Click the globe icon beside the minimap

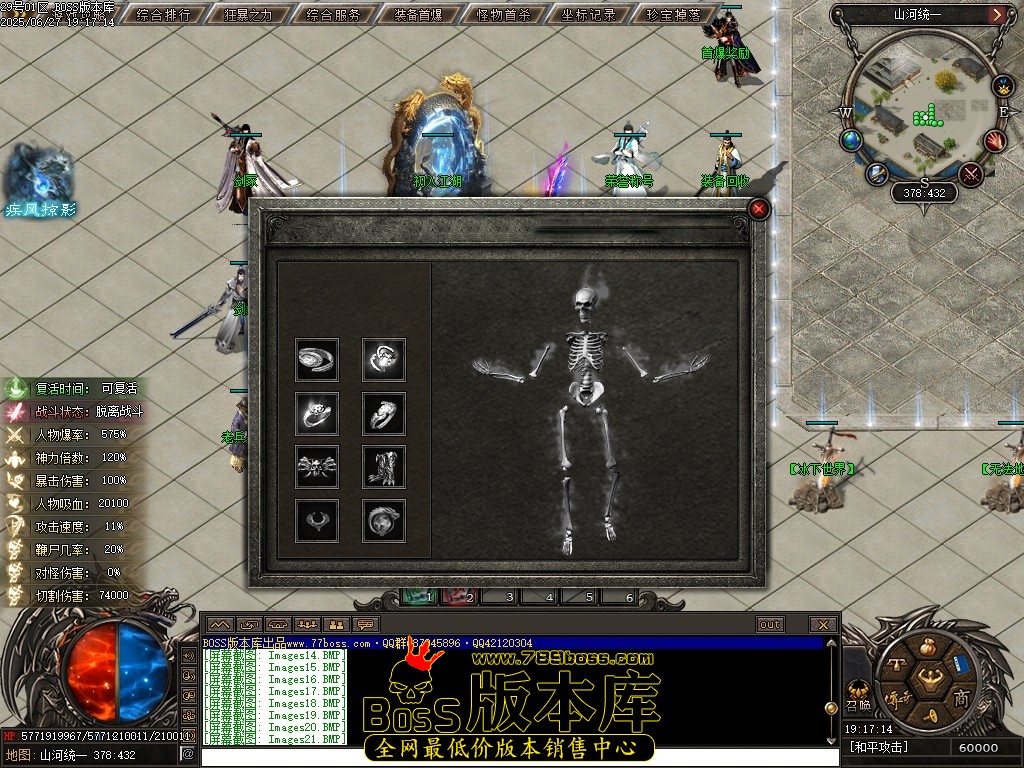(852, 140)
